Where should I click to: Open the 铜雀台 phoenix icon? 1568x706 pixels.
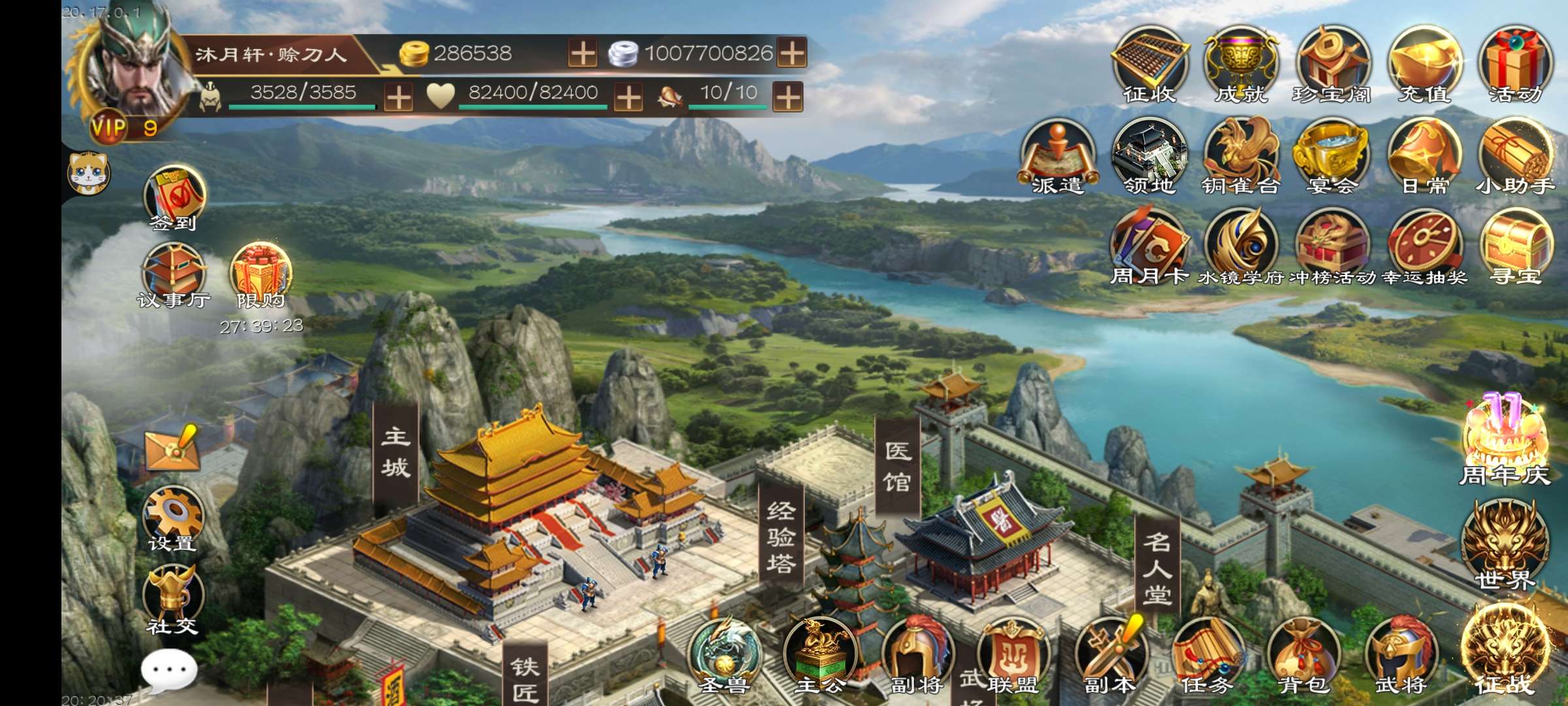(x=1241, y=157)
